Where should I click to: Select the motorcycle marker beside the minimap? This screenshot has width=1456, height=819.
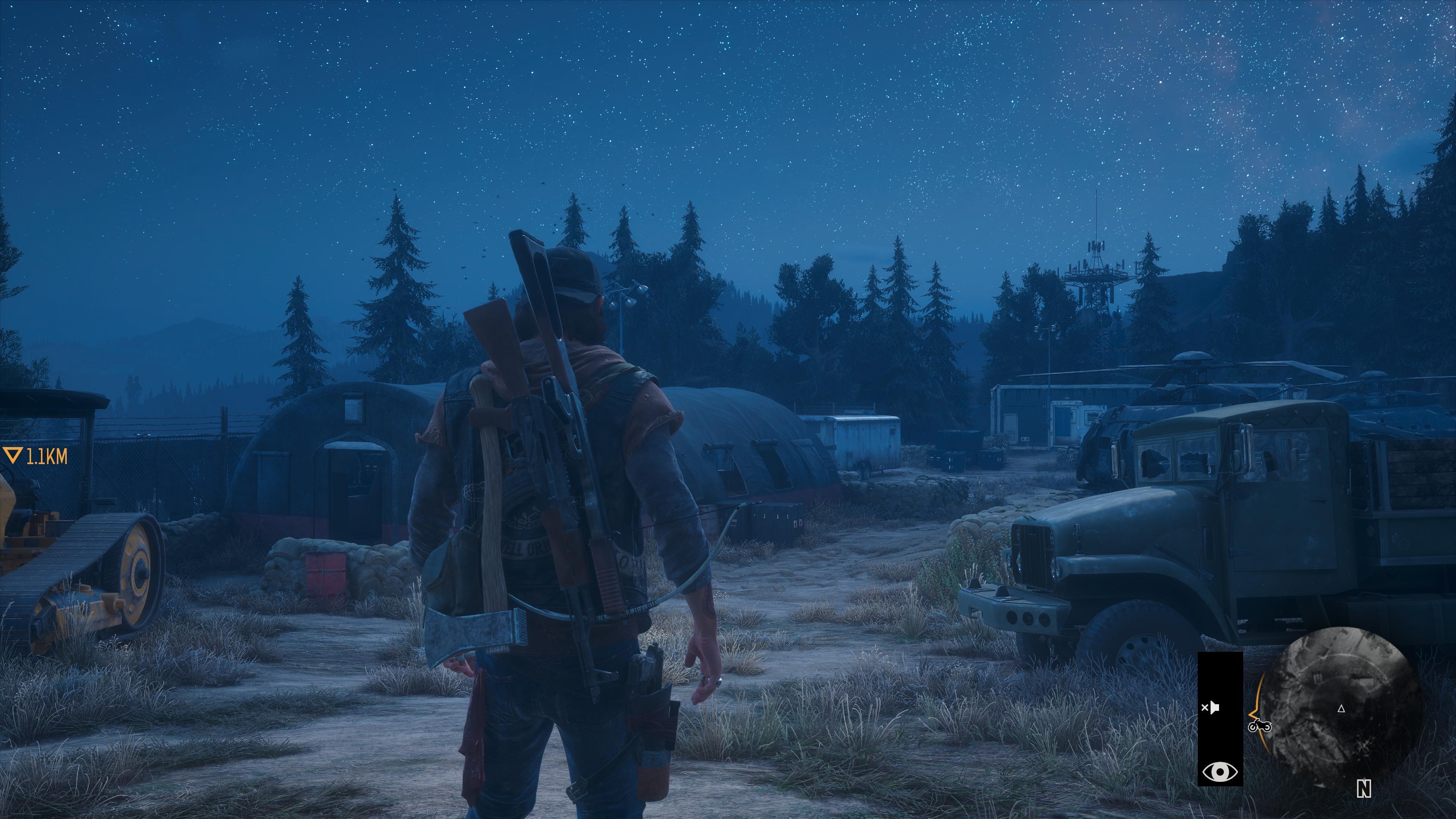click(1259, 726)
